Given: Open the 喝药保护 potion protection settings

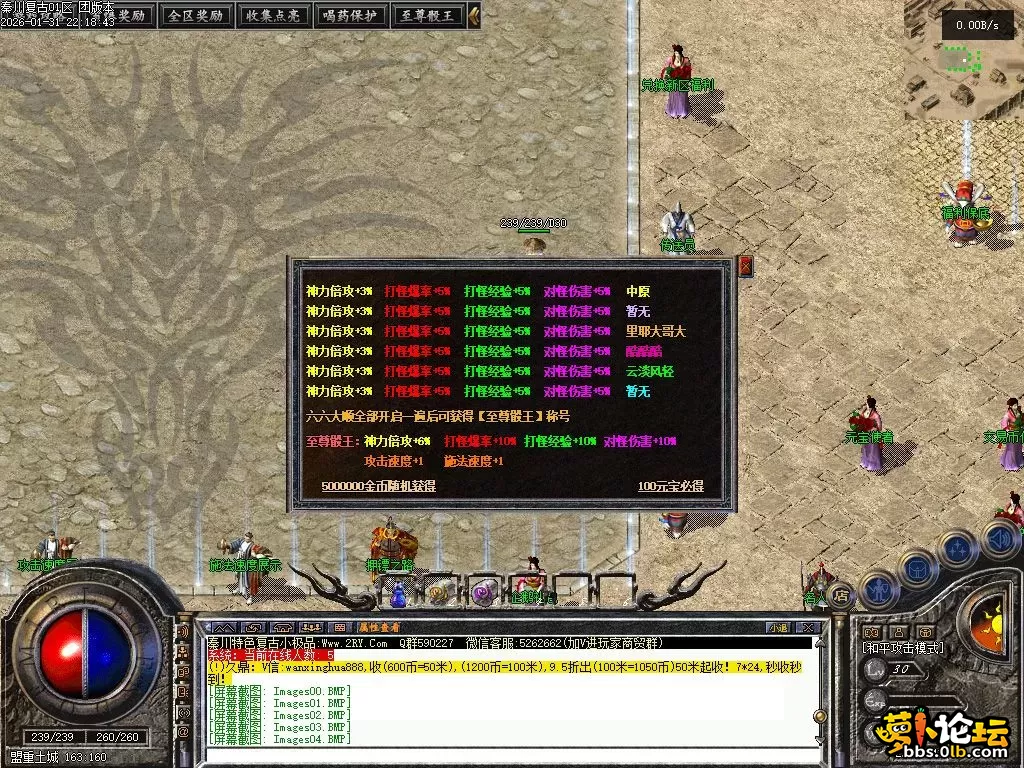Looking at the screenshot, I should tap(350, 16).
